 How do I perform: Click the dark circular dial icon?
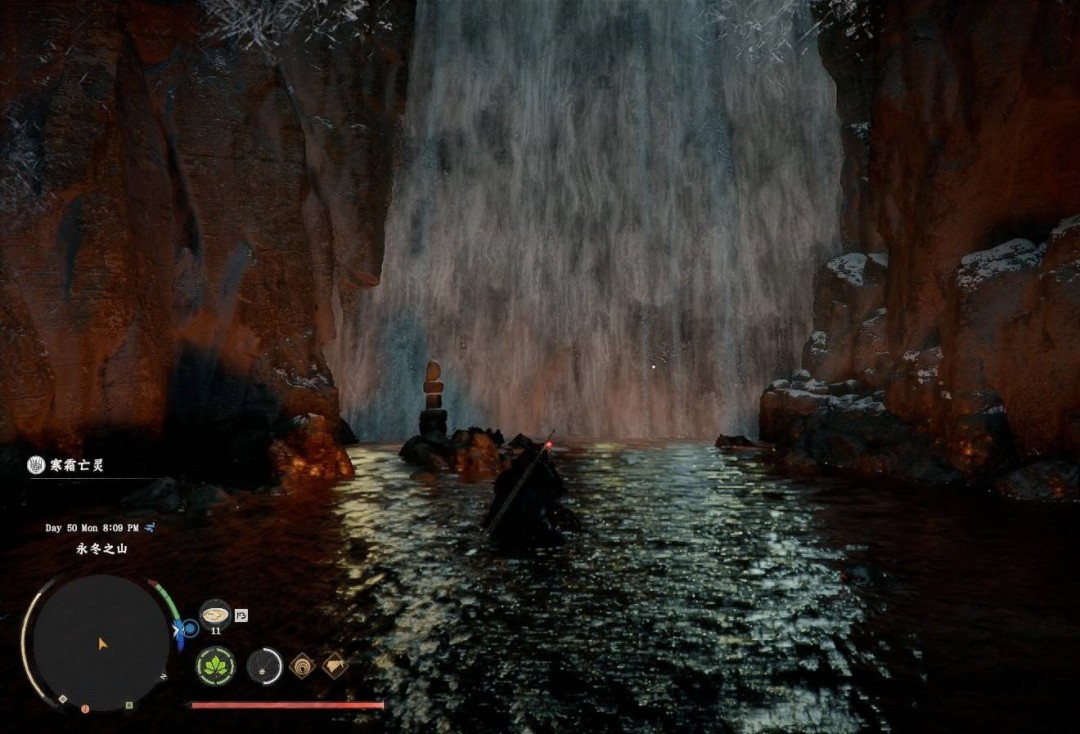pyautogui.click(x=265, y=666)
